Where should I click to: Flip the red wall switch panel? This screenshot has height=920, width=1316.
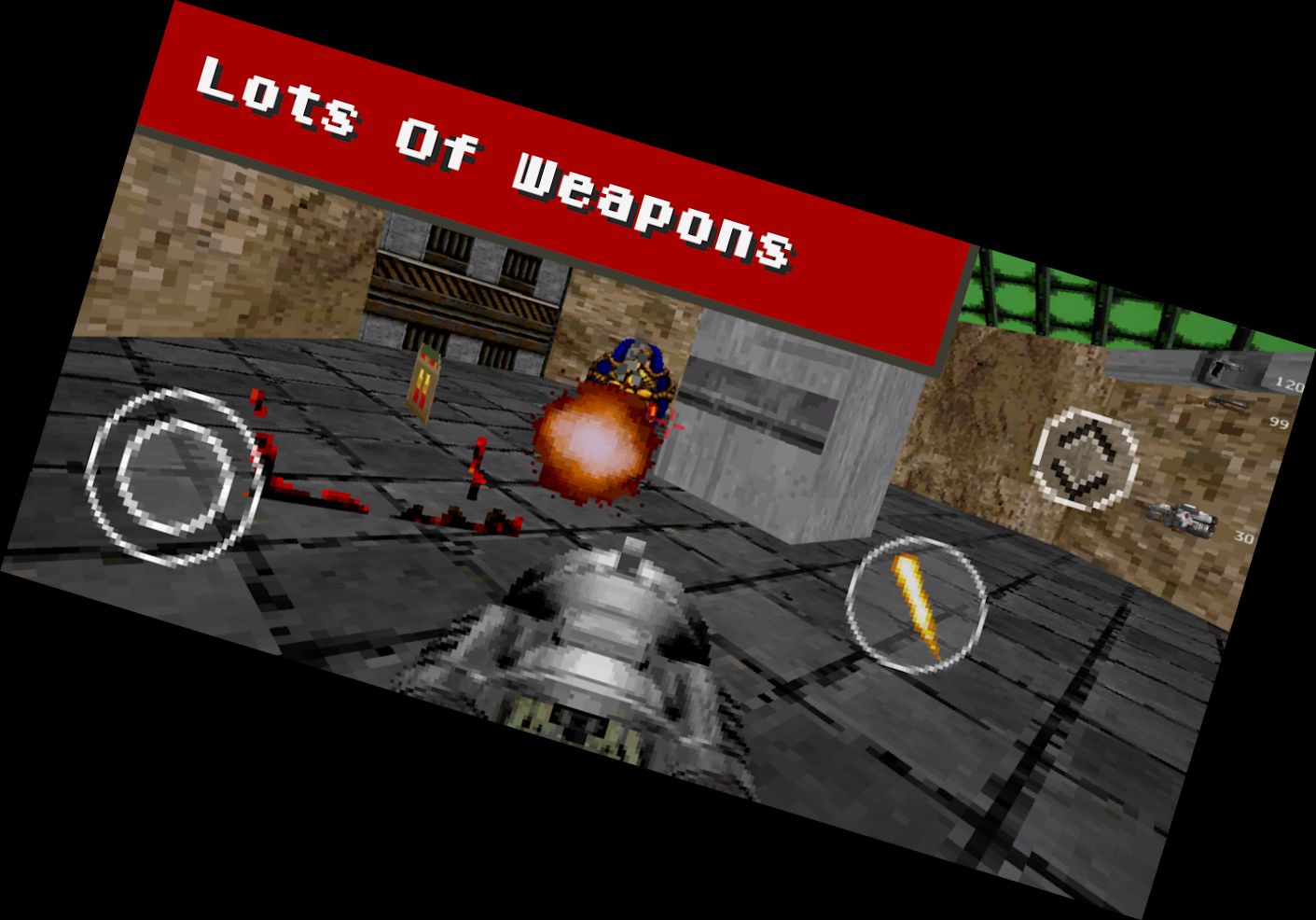coord(422,385)
